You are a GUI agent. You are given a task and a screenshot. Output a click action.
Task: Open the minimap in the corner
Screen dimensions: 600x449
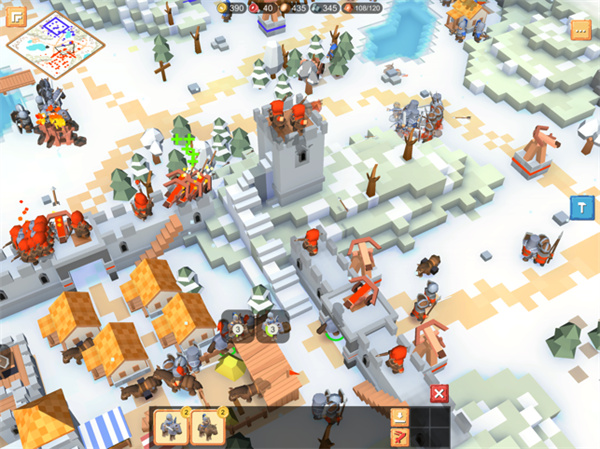point(47,44)
